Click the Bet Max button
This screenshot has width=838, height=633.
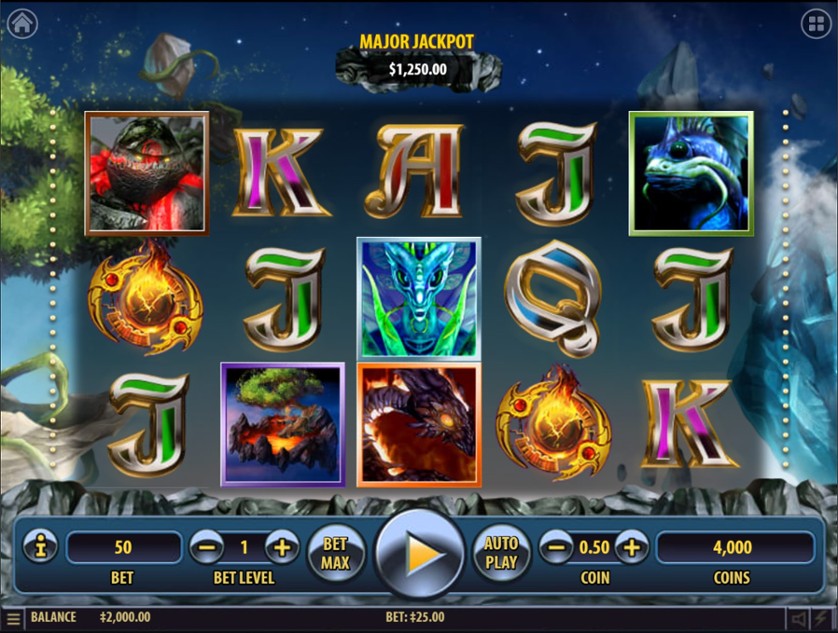334,552
